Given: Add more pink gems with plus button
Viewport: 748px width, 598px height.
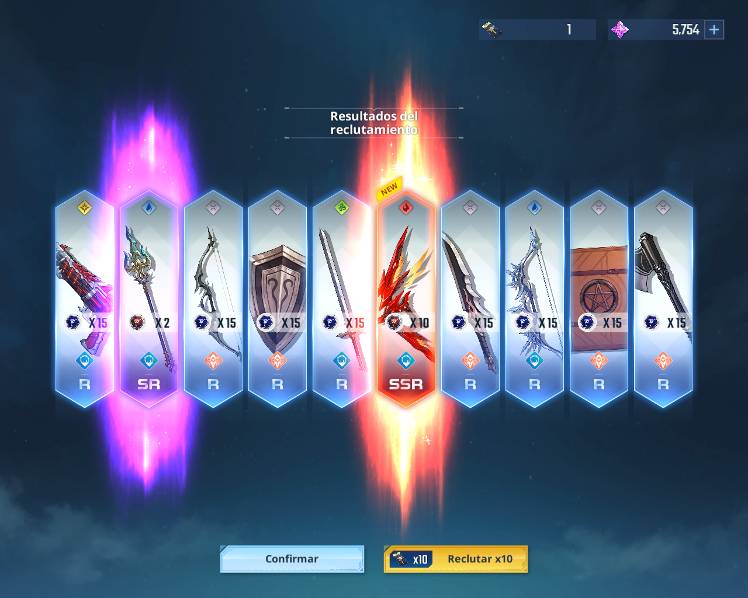Looking at the screenshot, I should pyautogui.click(x=714, y=30).
